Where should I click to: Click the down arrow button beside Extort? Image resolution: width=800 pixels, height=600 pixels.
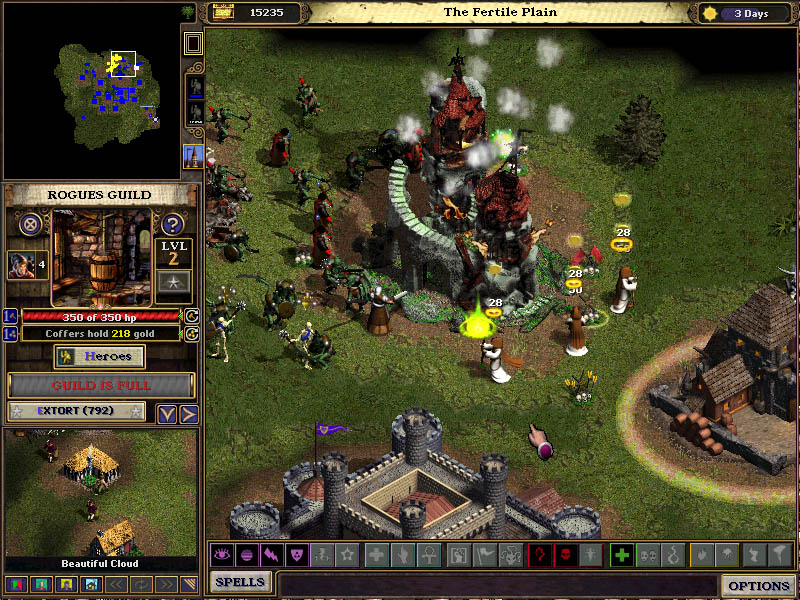point(167,414)
